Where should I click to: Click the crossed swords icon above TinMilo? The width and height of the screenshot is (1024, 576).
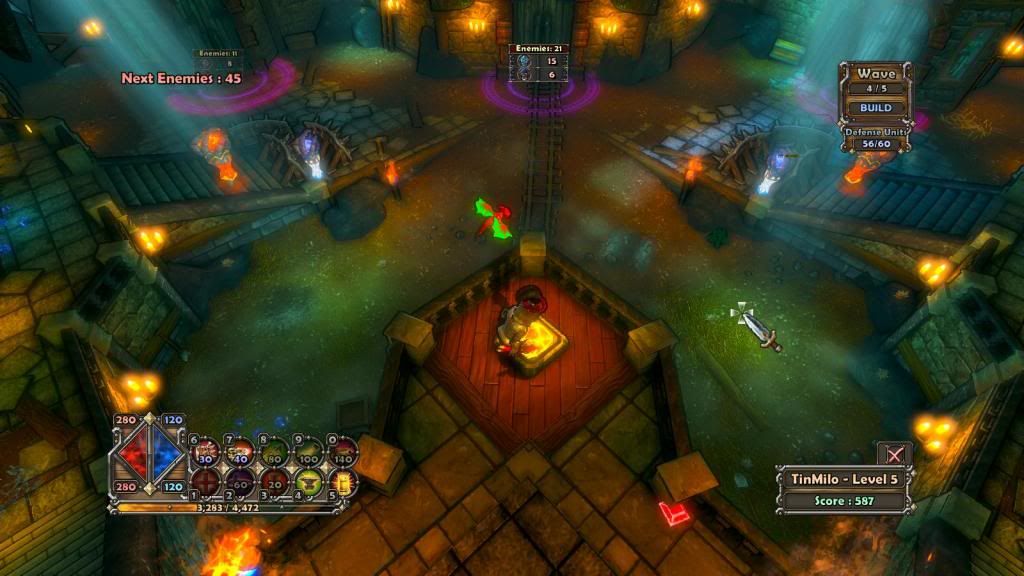[x=895, y=454]
